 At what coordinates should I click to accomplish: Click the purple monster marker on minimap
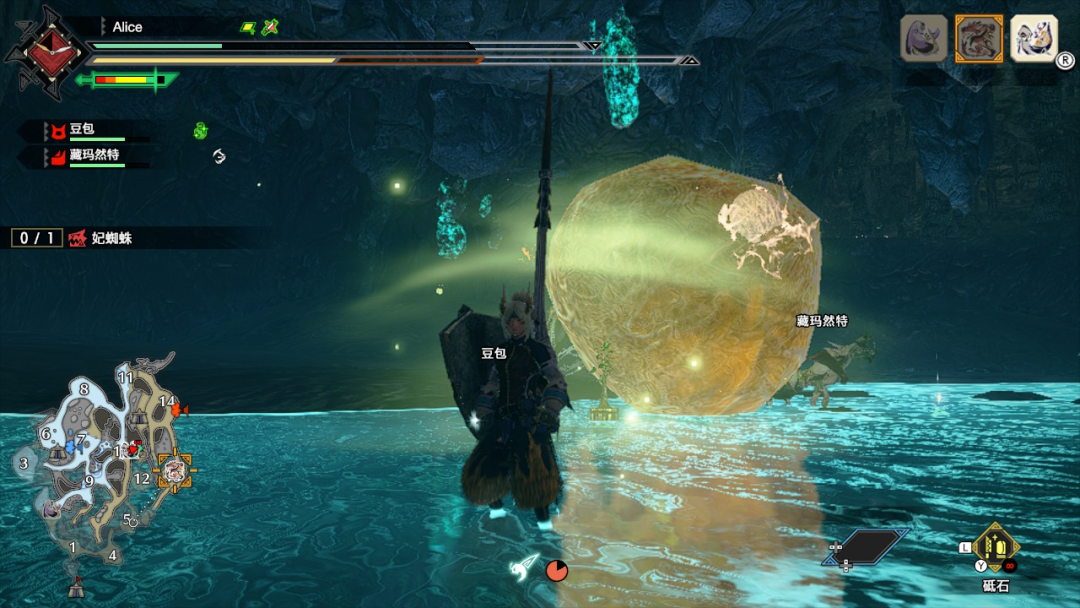(52, 509)
